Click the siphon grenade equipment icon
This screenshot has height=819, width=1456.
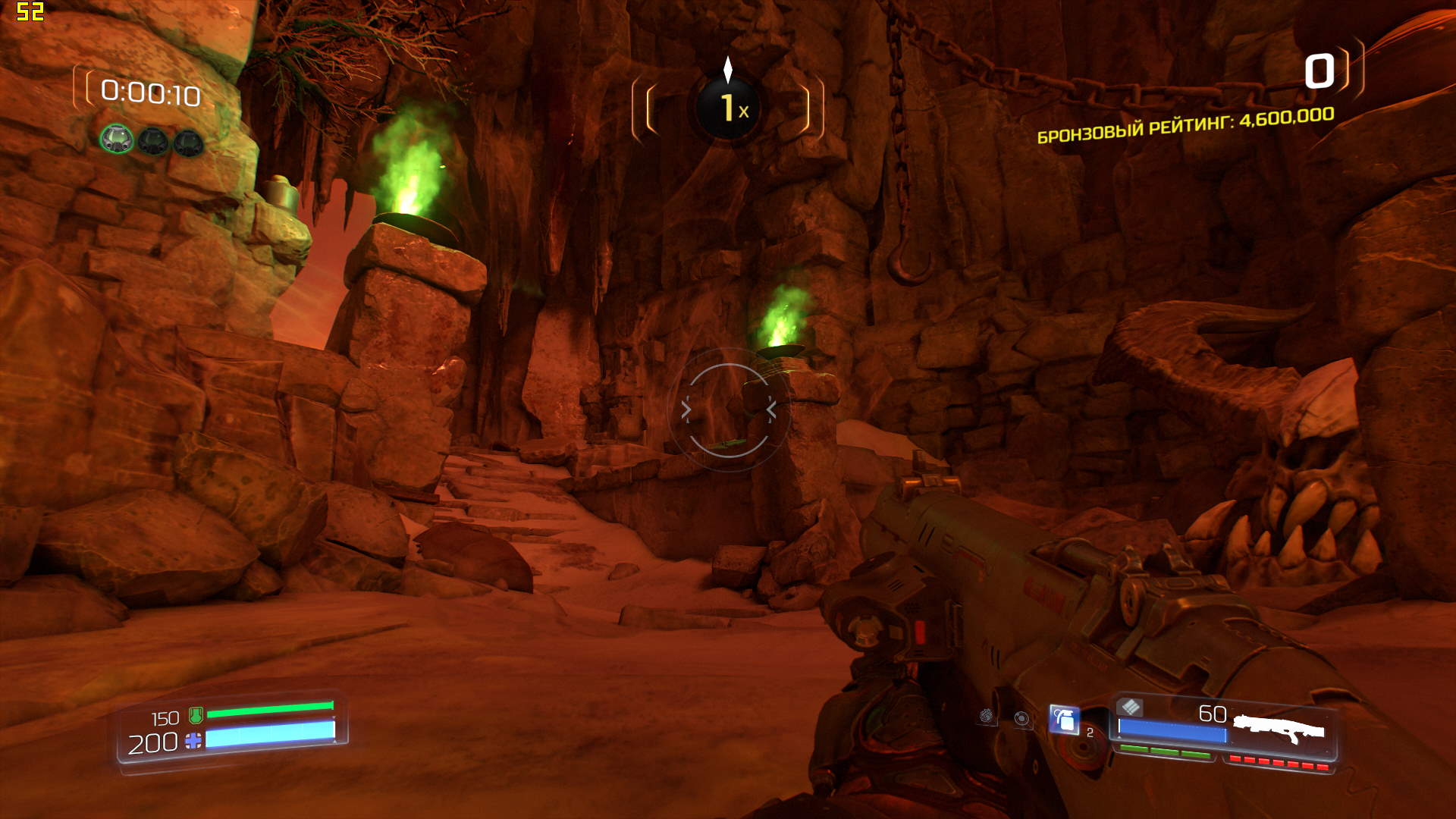coord(986,715)
